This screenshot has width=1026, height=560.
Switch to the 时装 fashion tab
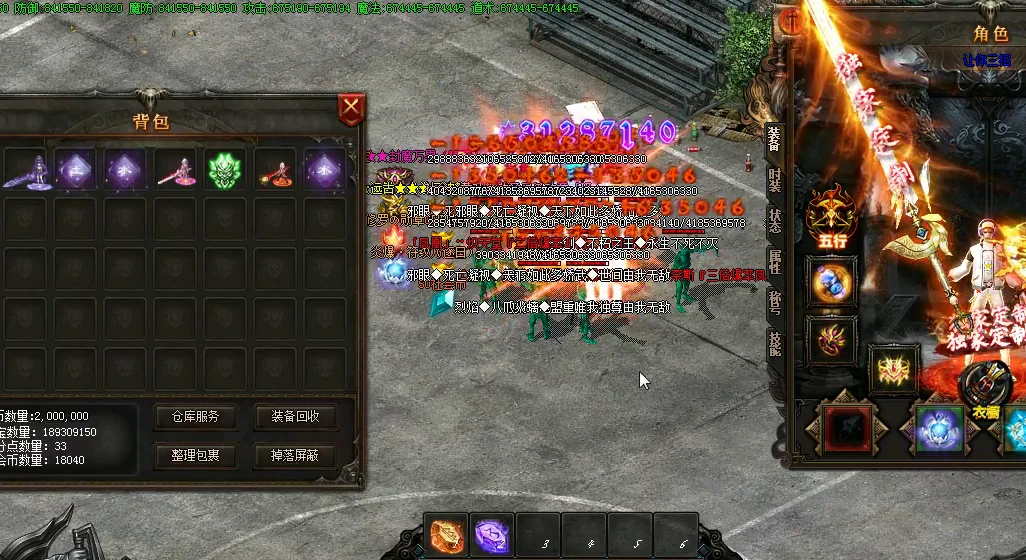tap(774, 180)
